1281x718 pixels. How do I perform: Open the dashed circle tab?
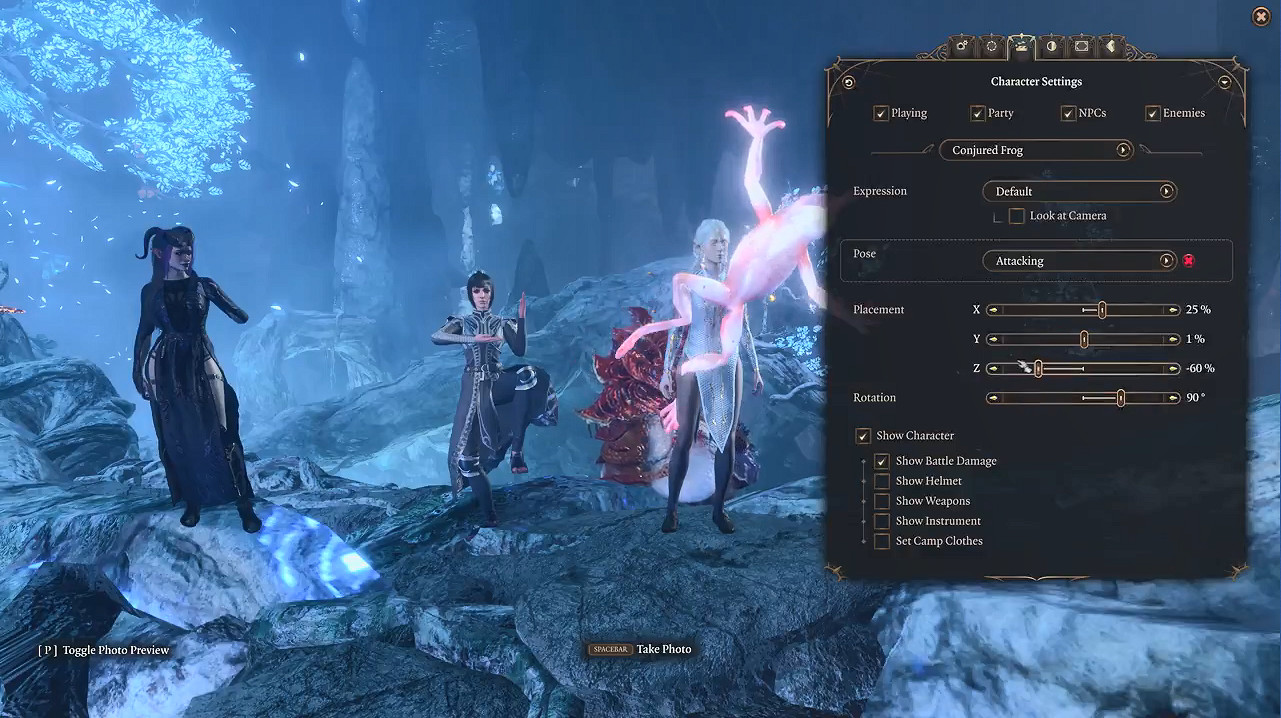tap(991, 46)
